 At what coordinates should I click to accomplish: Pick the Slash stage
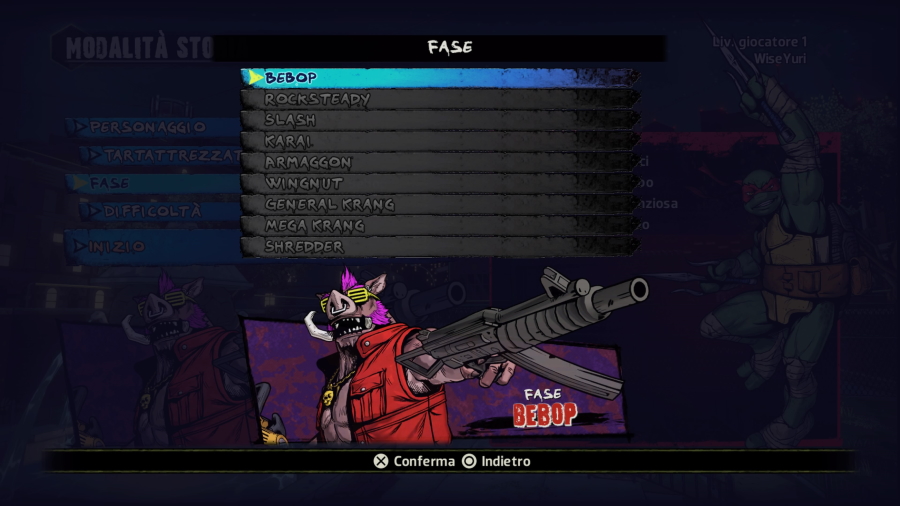tap(440, 120)
